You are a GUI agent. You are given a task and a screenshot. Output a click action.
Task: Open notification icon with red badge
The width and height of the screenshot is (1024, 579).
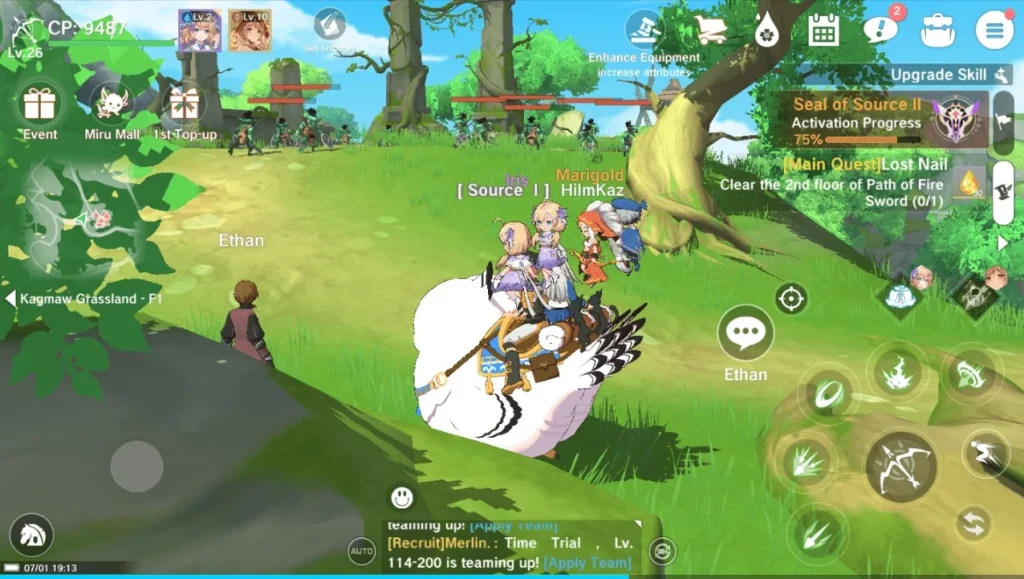click(x=880, y=29)
